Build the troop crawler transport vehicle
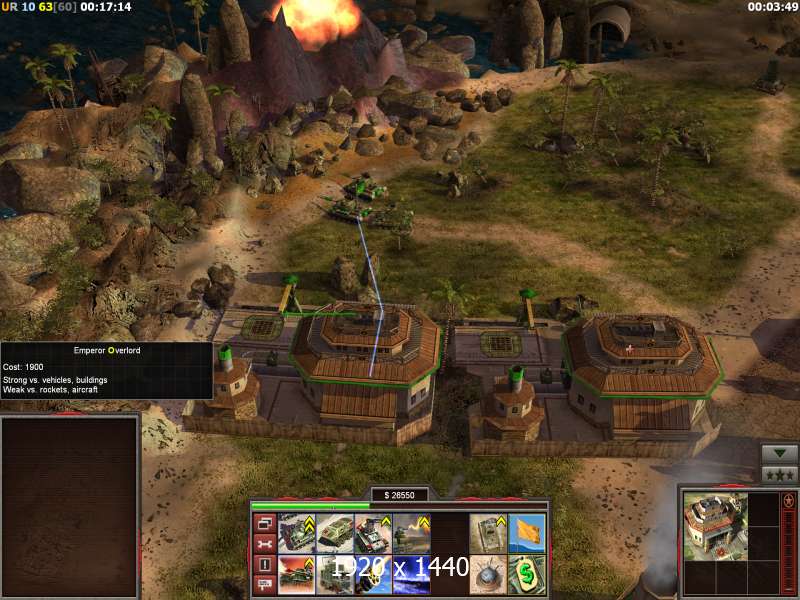This screenshot has height=600, width=800. 335,533
